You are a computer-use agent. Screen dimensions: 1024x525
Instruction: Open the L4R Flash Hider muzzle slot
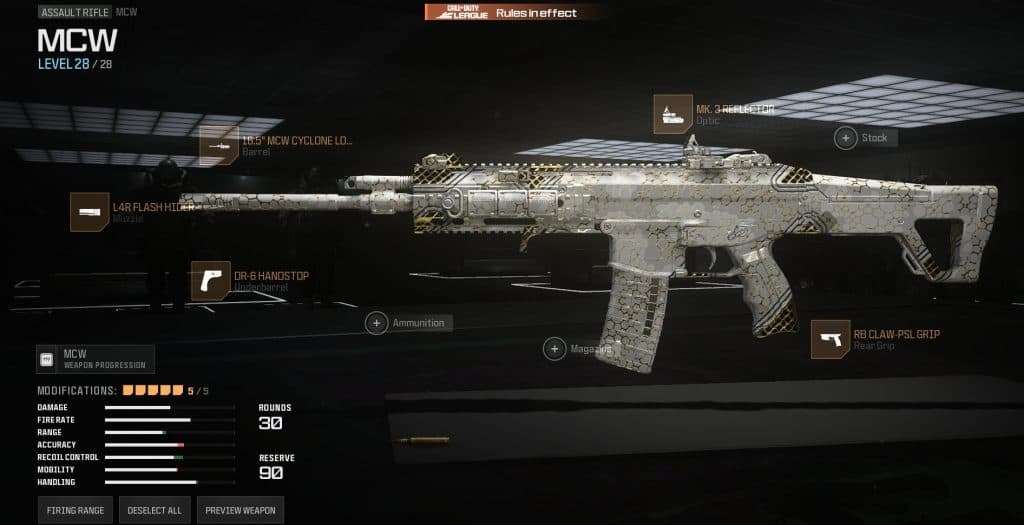pyautogui.click(x=89, y=212)
